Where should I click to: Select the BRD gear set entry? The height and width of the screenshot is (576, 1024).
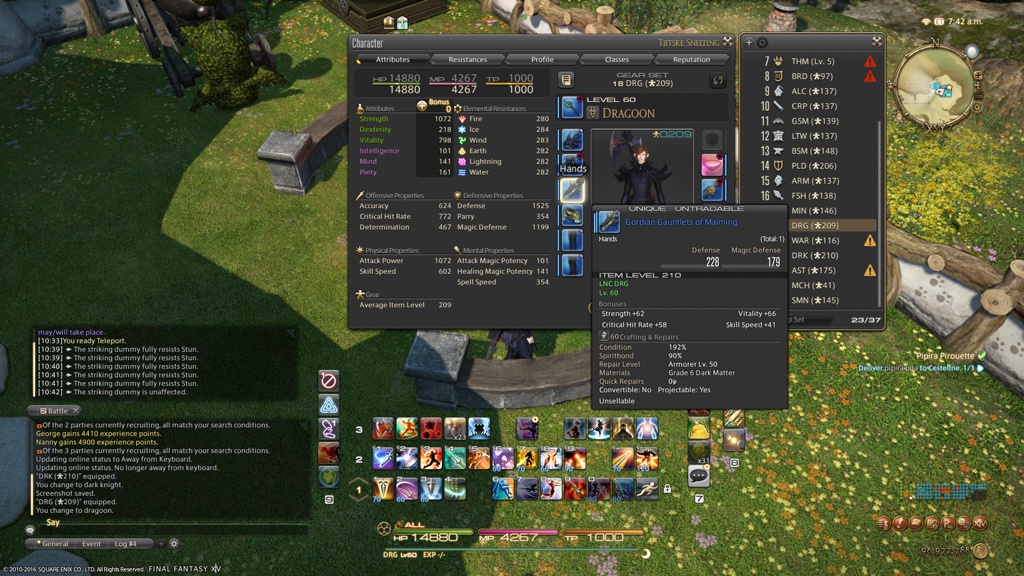pos(811,76)
